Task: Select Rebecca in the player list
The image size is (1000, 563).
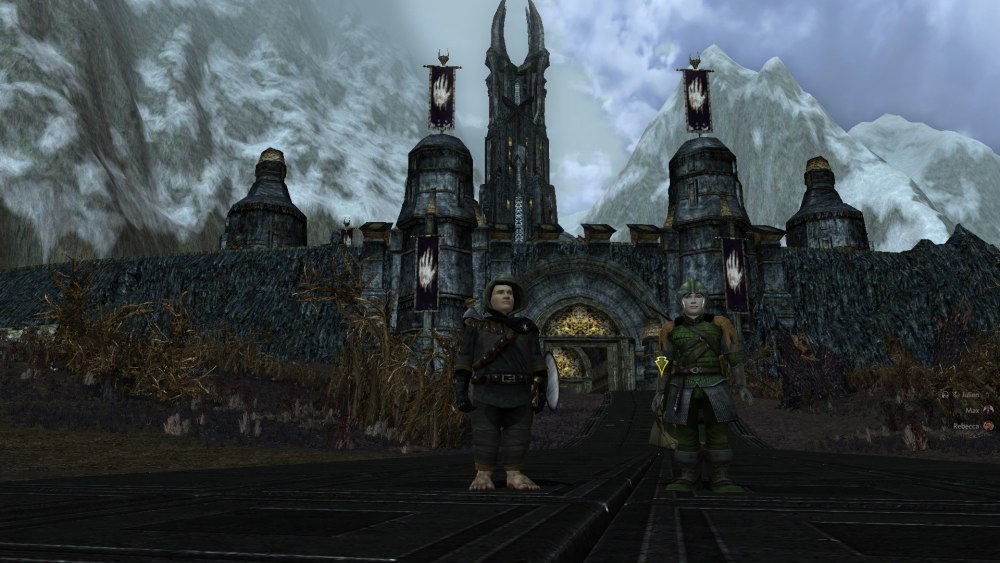Action: click(965, 425)
